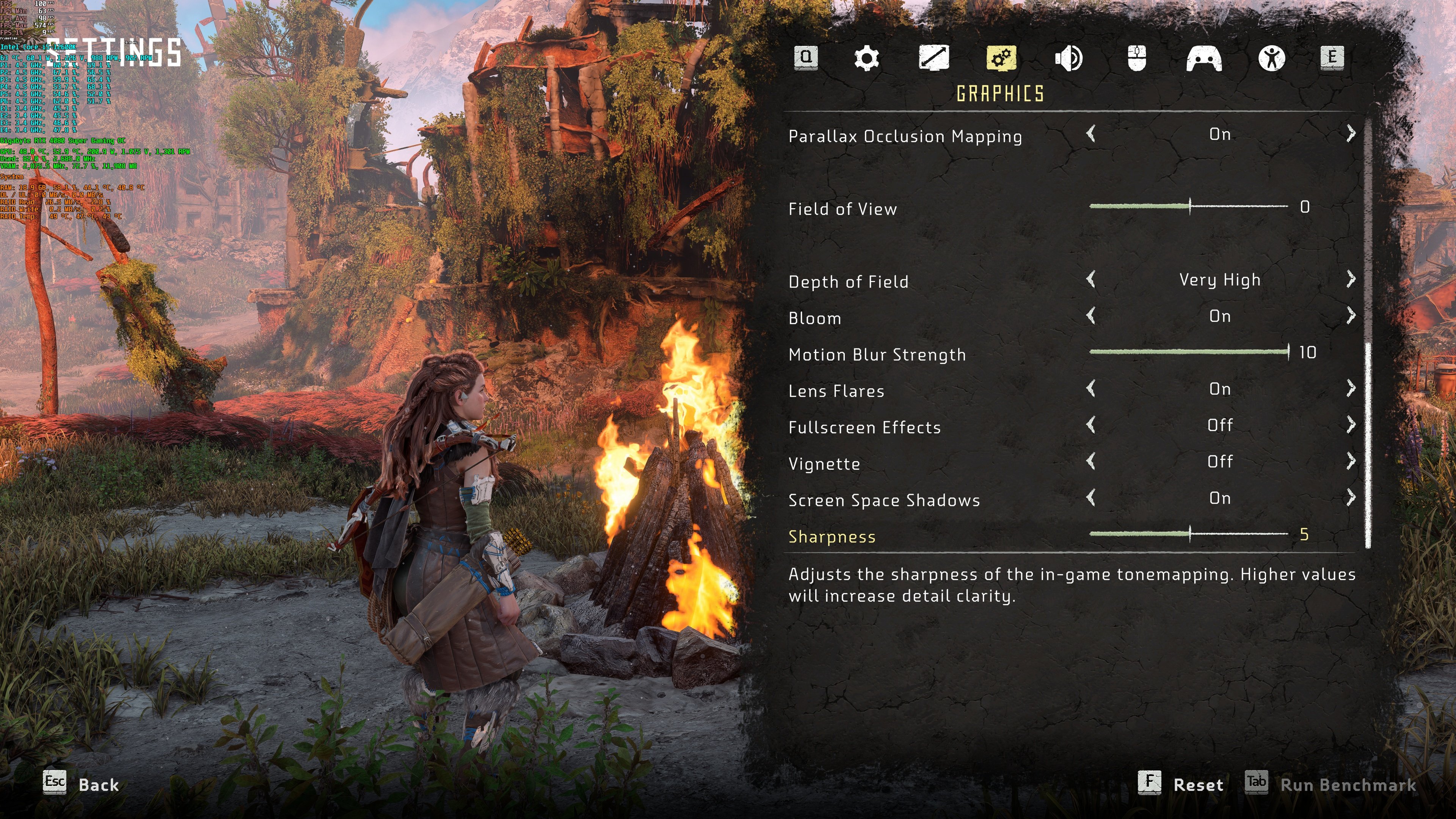Adjust the Field of View slider
1456x819 pixels.
pos(1190,206)
